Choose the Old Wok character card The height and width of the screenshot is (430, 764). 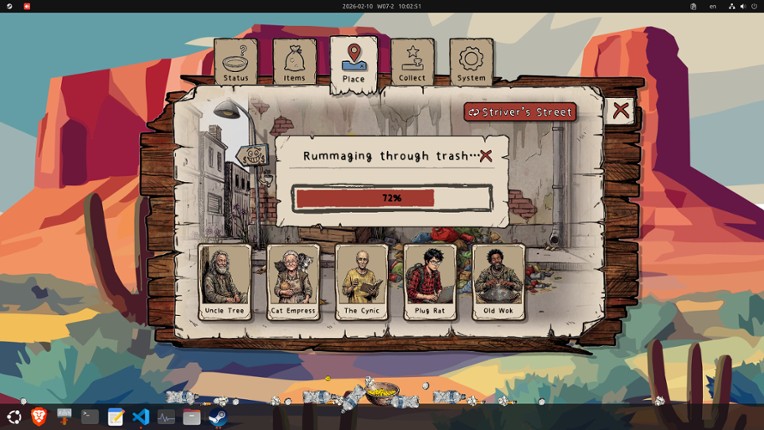(498, 281)
